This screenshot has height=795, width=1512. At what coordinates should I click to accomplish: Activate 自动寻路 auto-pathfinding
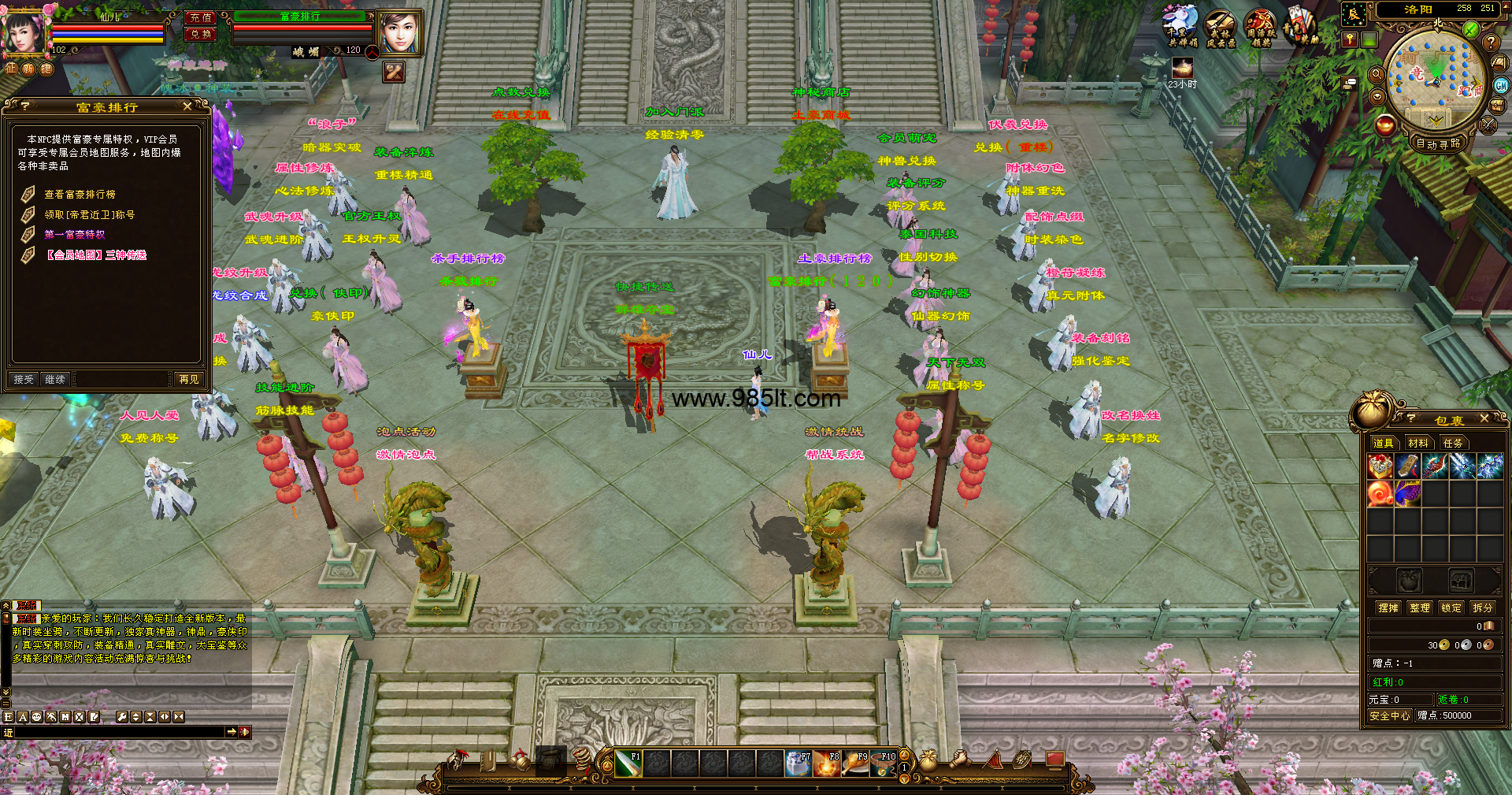coord(1438,143)
